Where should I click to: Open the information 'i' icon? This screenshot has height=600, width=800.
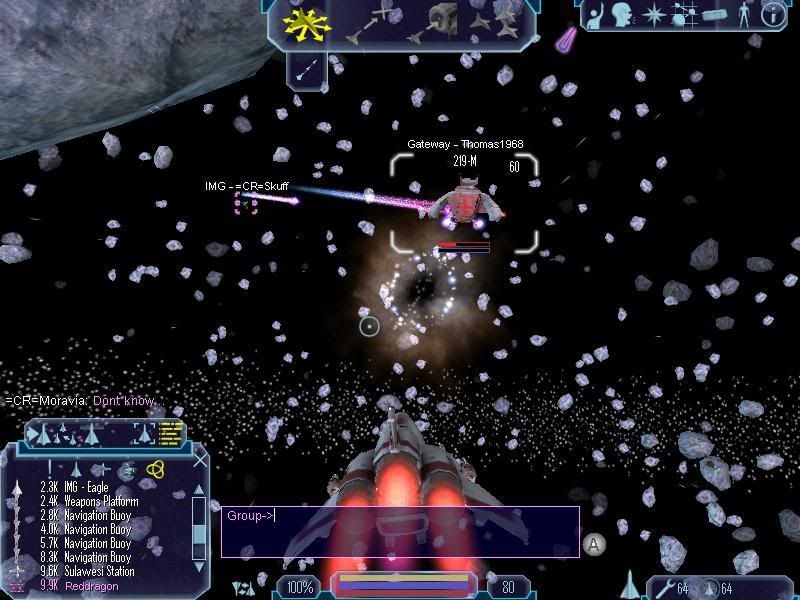[774, 15]
